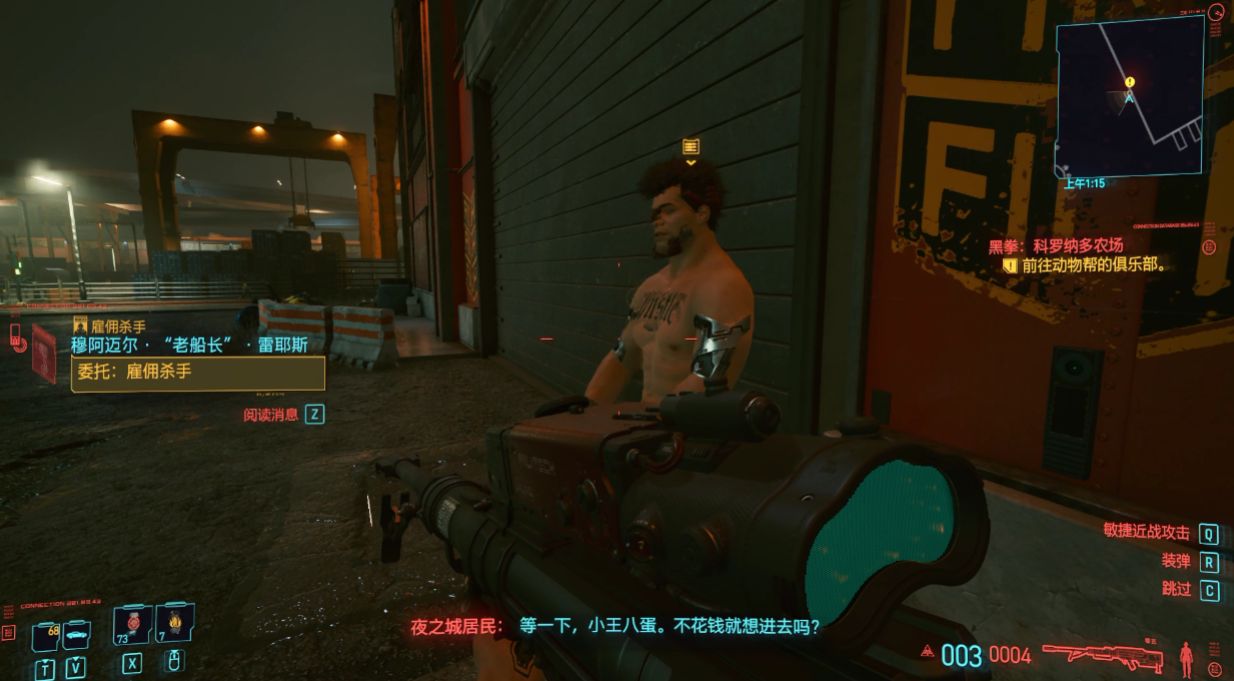
Task: Select the 黑拳：科罗纳多农场 quest tracker
Action: (x=1055, y=245)
